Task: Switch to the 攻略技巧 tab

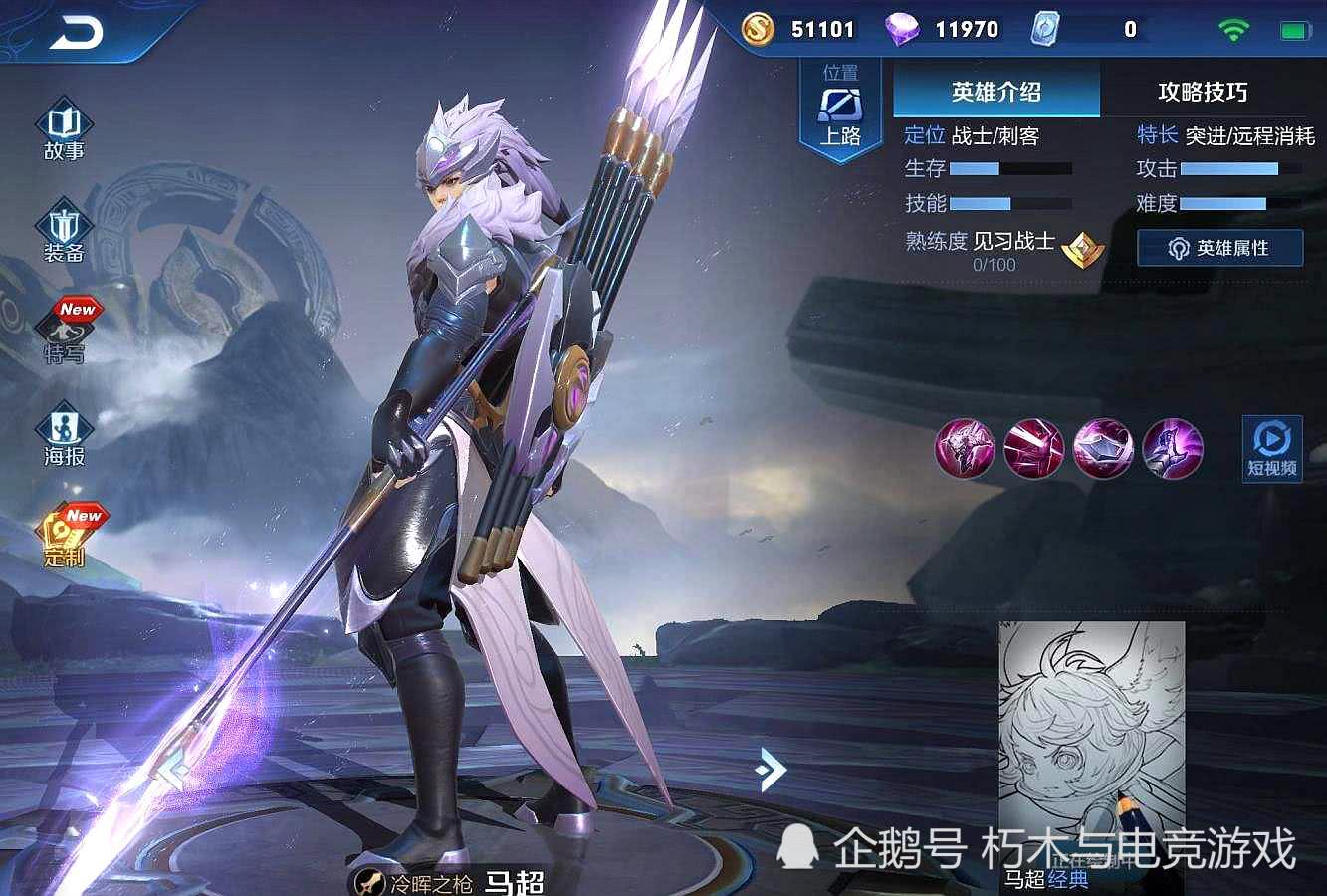Action: [x=1202, y=93]
